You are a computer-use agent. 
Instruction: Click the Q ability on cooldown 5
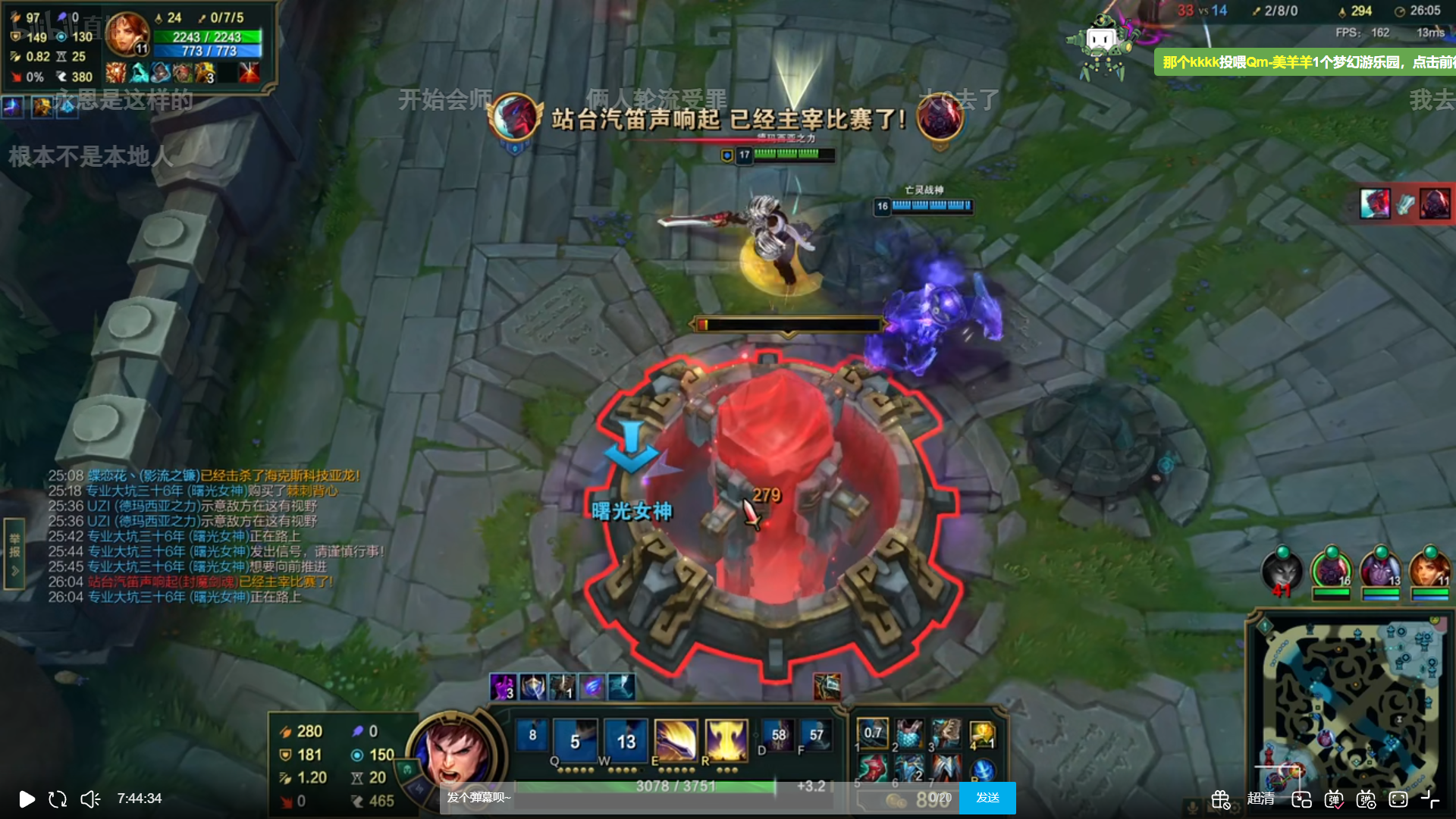pos(575,739)
